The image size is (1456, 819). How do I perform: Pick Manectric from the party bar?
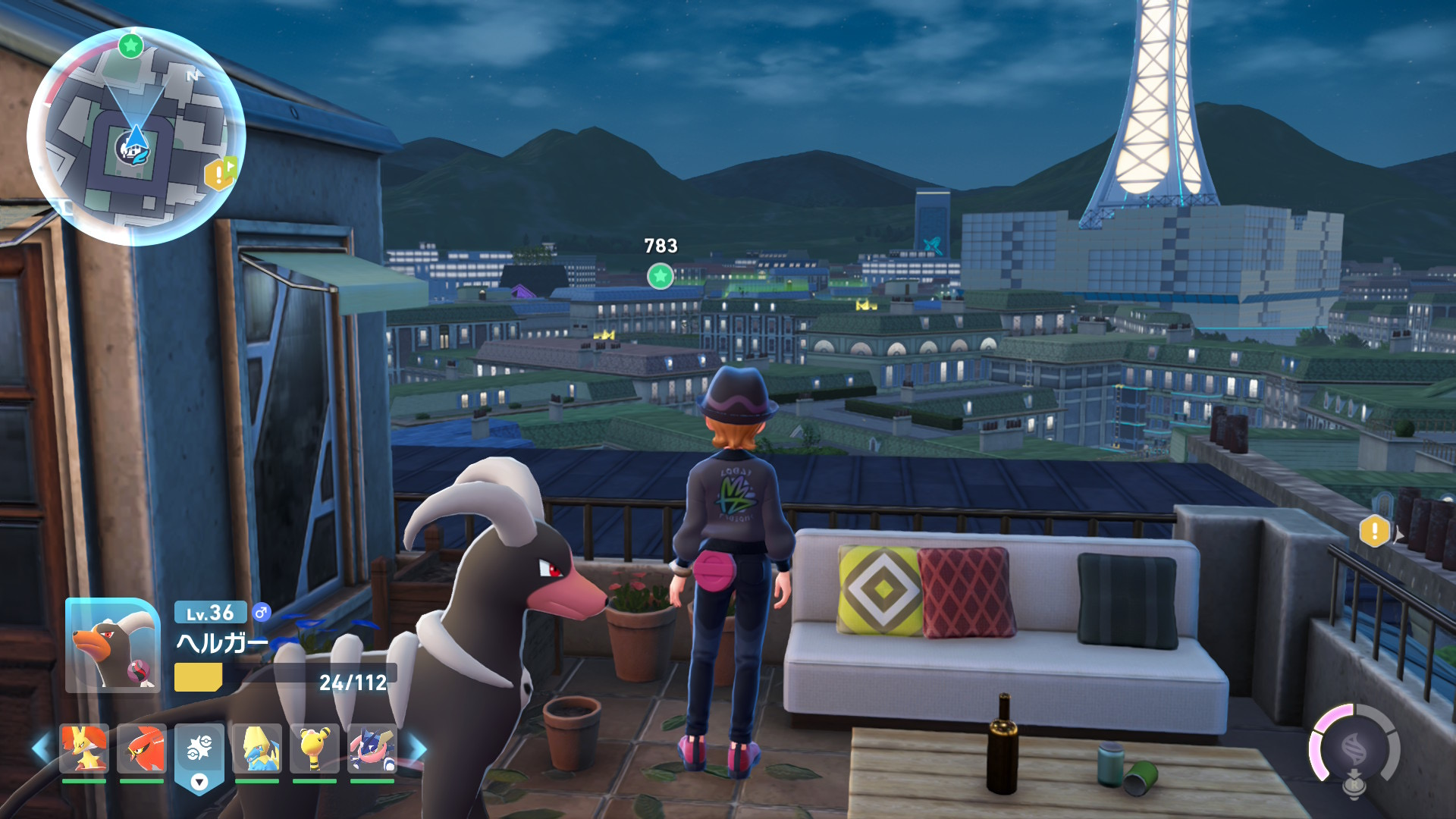(x=257, y=748)
